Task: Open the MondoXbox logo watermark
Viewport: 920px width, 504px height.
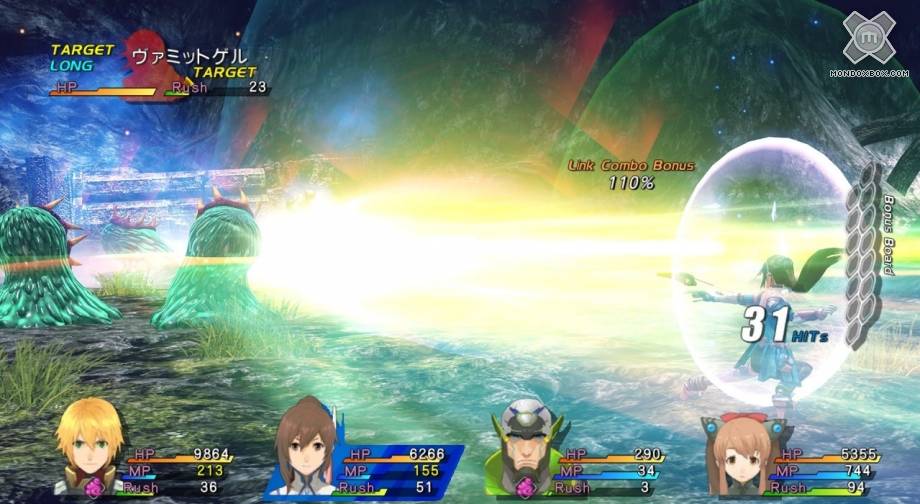Action: 868,44
